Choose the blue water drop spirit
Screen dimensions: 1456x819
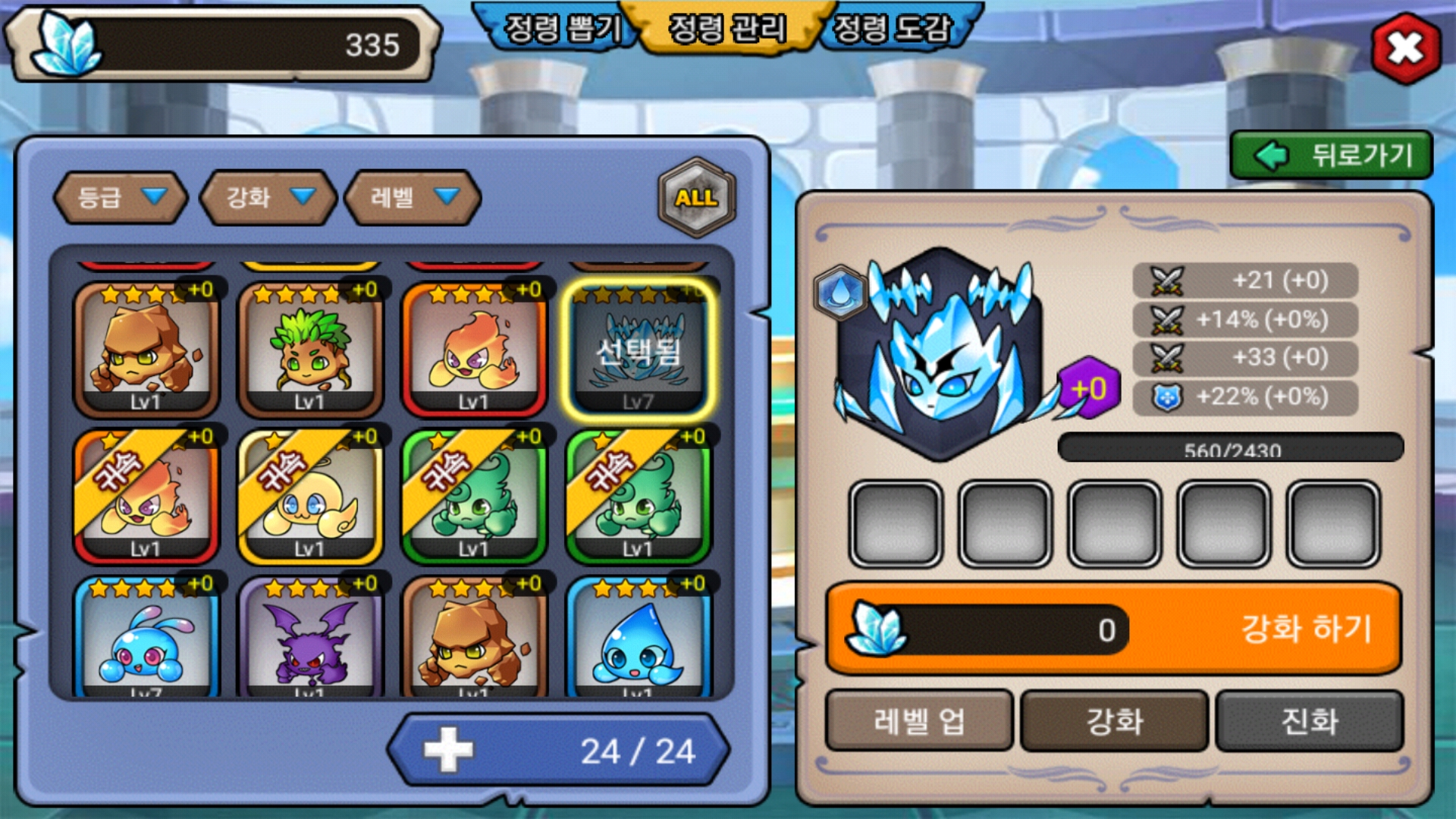pyautogui.click(x=638, y=639)
